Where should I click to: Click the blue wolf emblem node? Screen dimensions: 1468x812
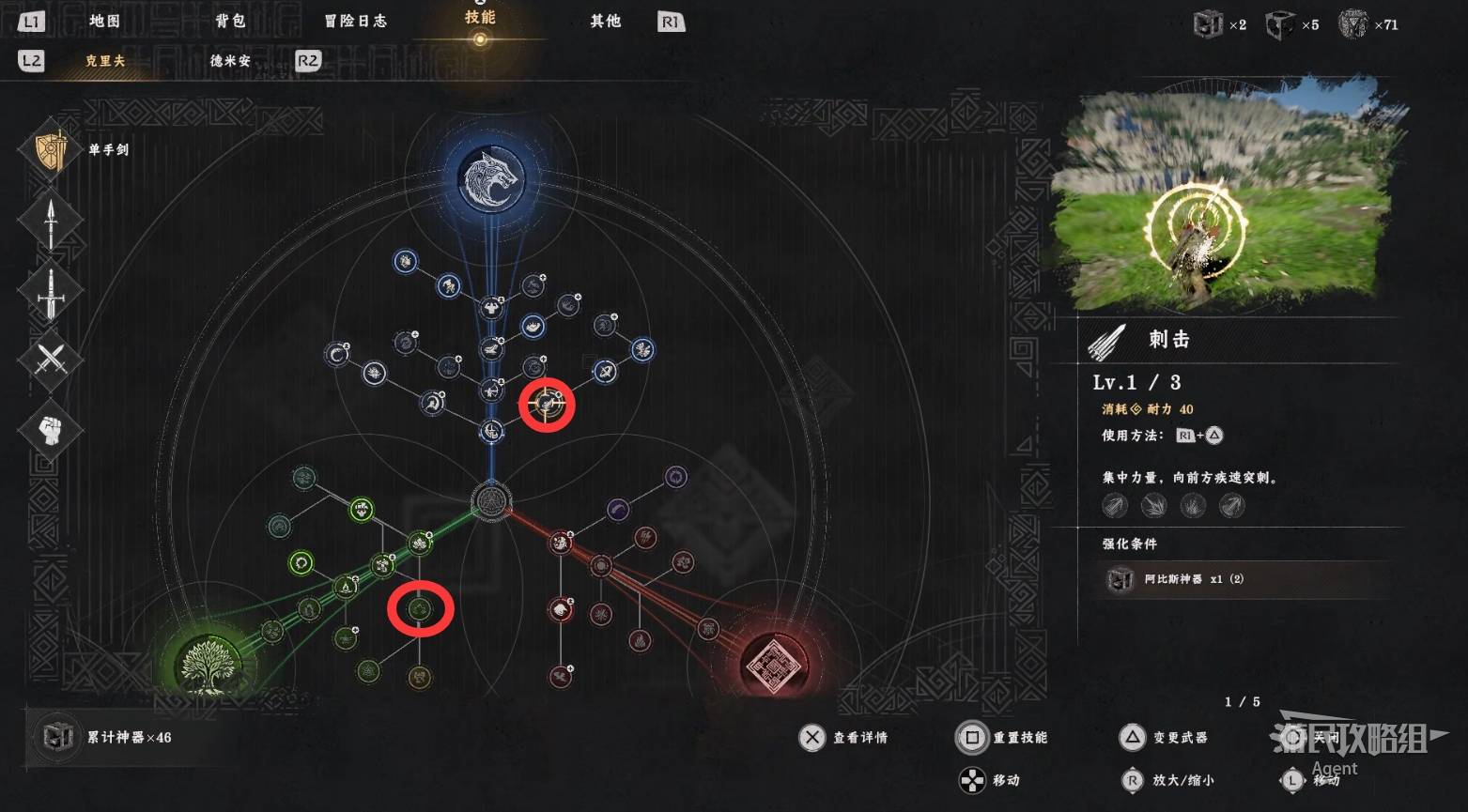pos(490,178)
